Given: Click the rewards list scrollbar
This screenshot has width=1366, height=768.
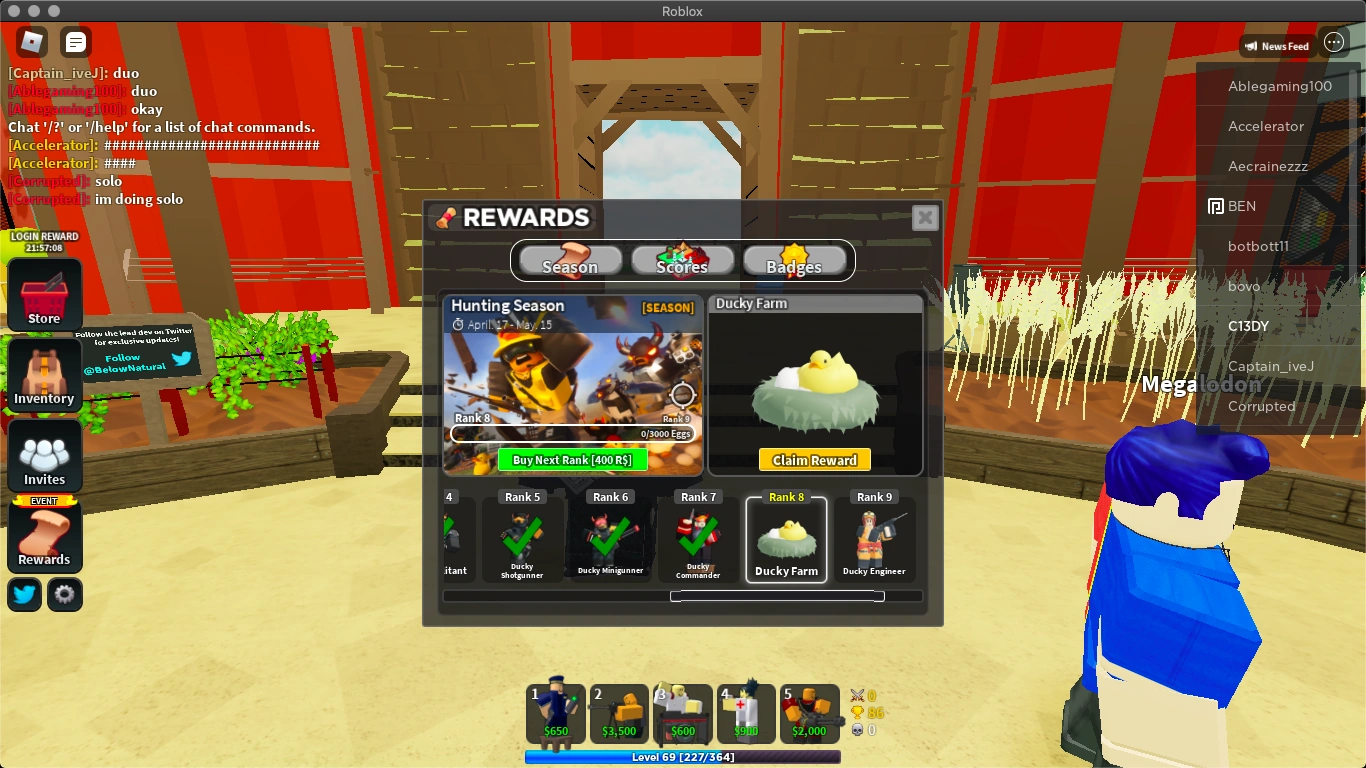Looking at the screenshot, I should pyautogui.click(x=776, y=595).
